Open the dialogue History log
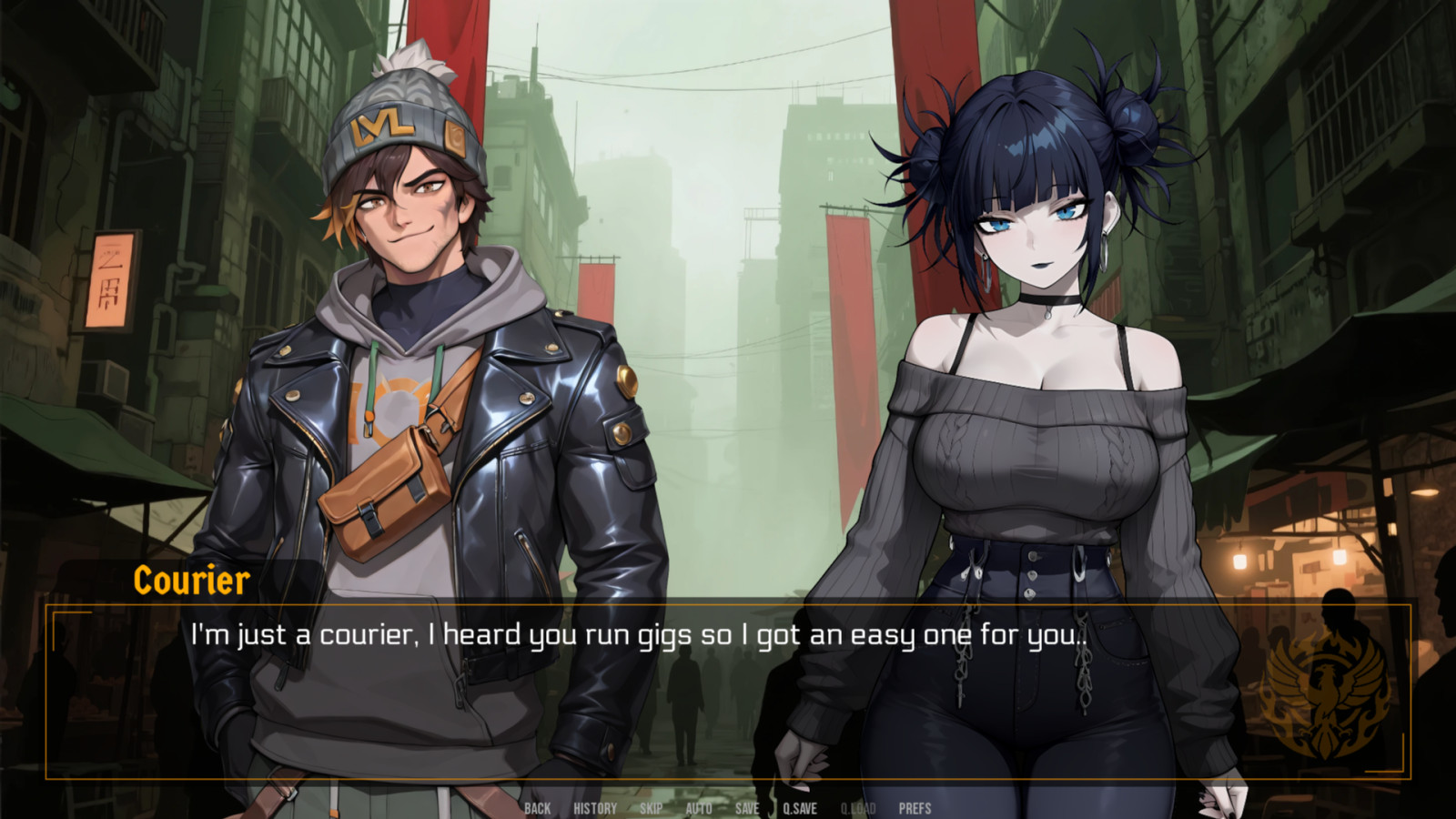The image size is (1456, 819). click(x=595, y=808)
